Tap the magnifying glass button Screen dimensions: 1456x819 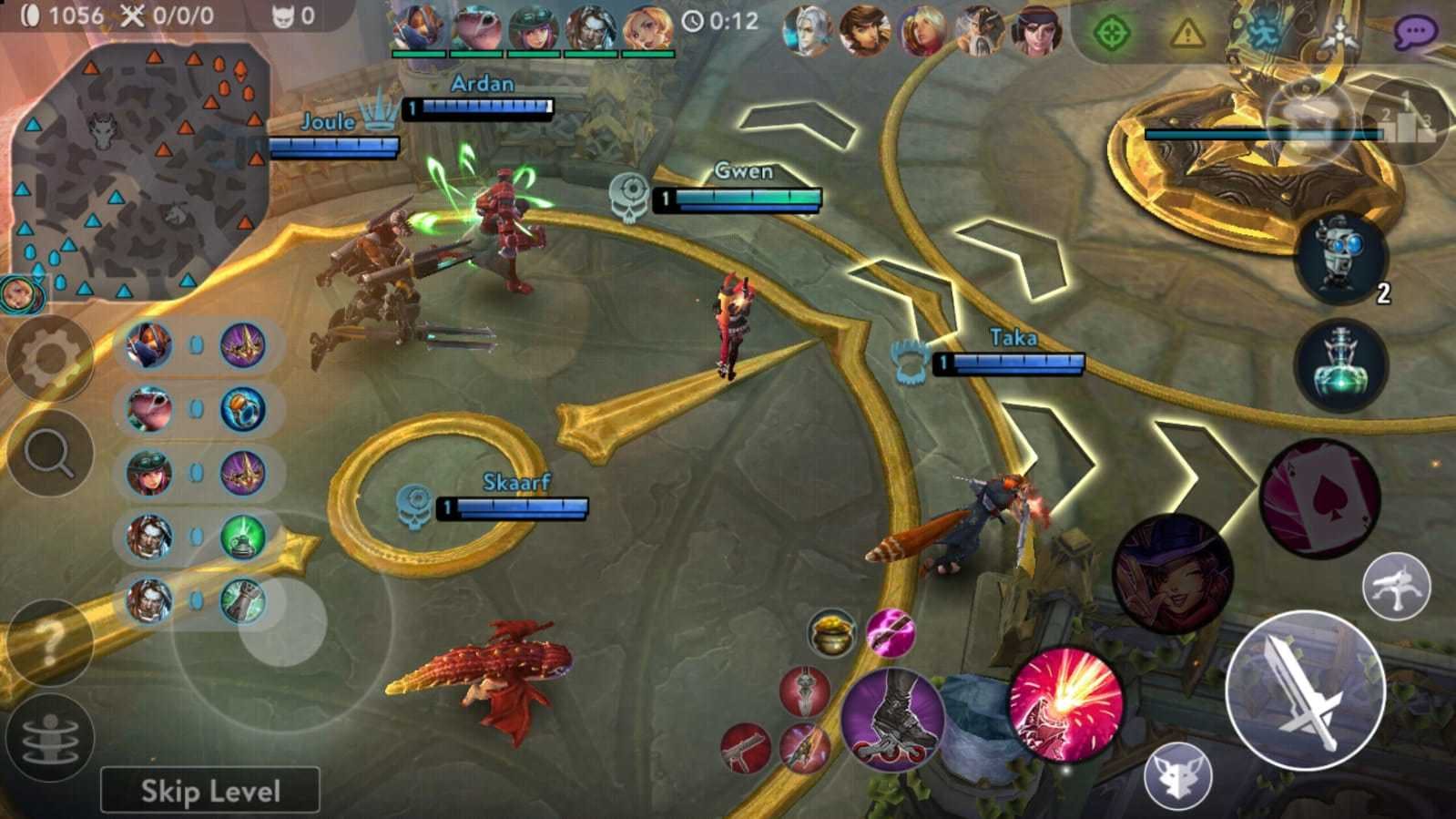(49, 454)
